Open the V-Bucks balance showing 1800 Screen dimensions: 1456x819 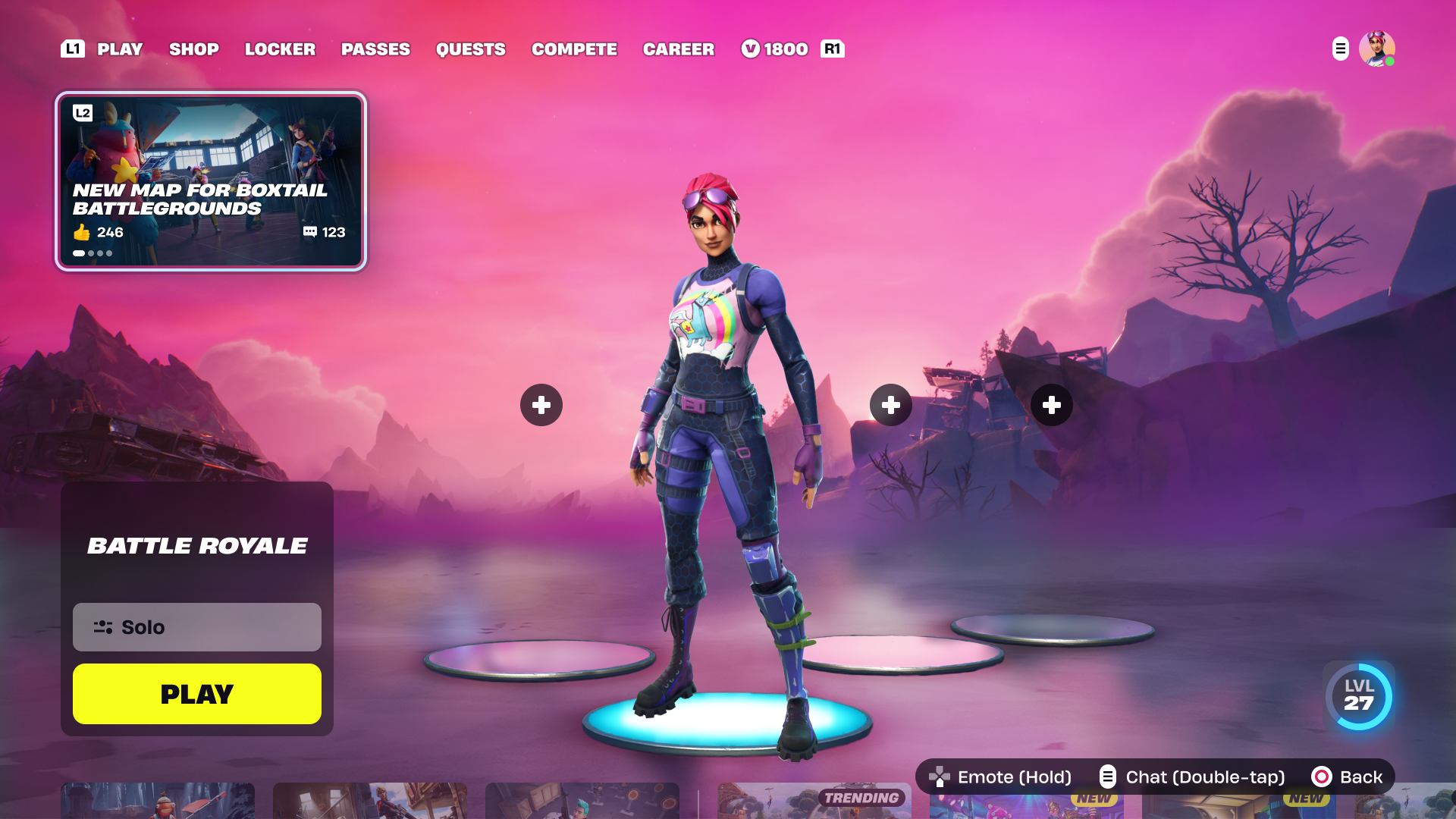click(775, 49)
